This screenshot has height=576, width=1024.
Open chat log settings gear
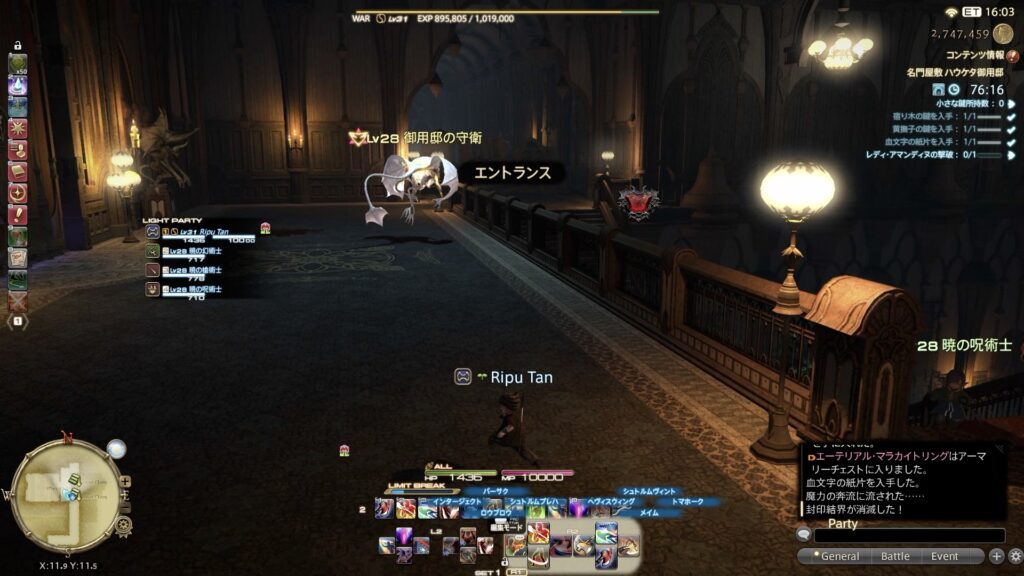1015,556
